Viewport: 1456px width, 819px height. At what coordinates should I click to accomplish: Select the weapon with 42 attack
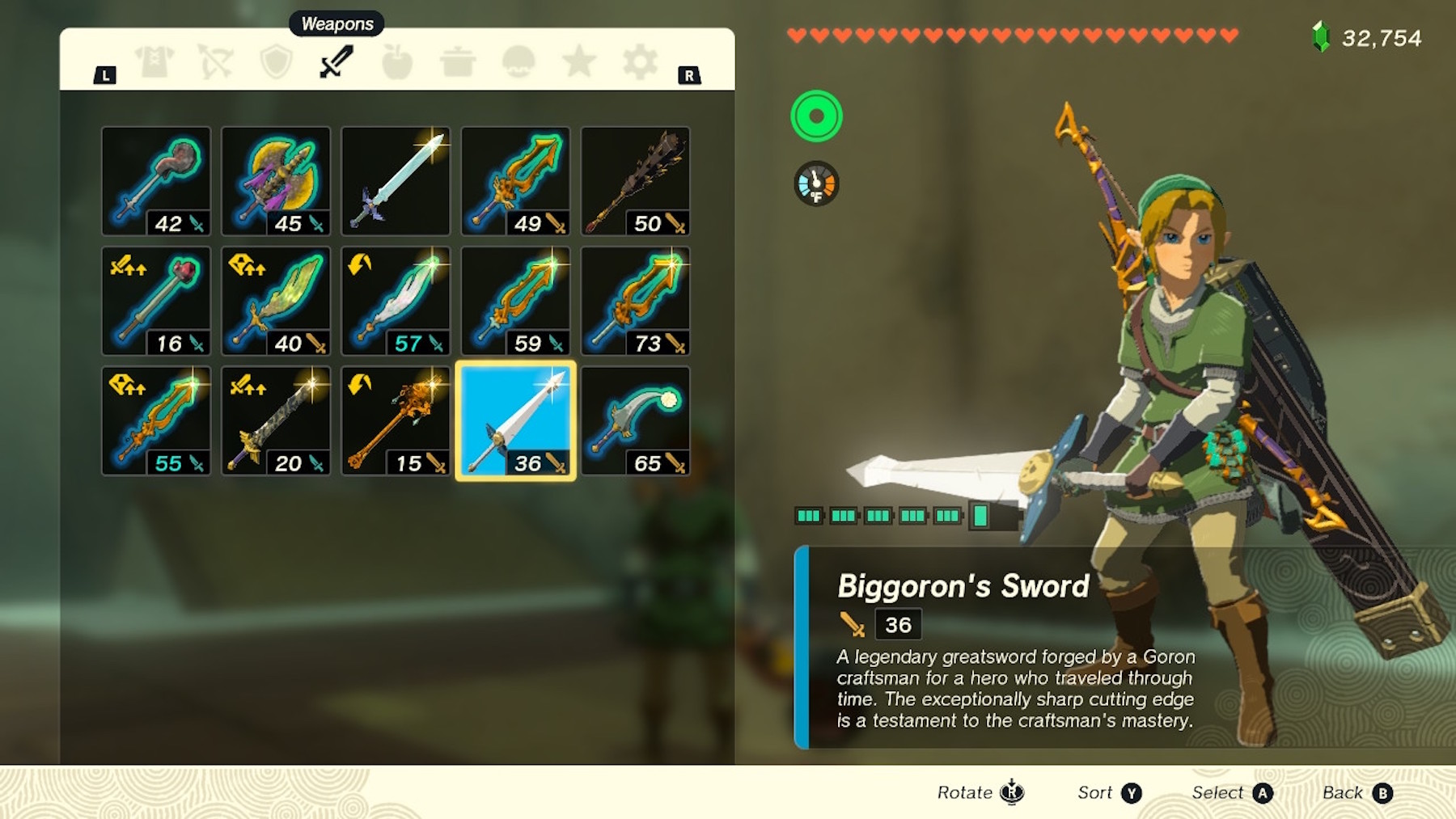[x=156, y=181]
